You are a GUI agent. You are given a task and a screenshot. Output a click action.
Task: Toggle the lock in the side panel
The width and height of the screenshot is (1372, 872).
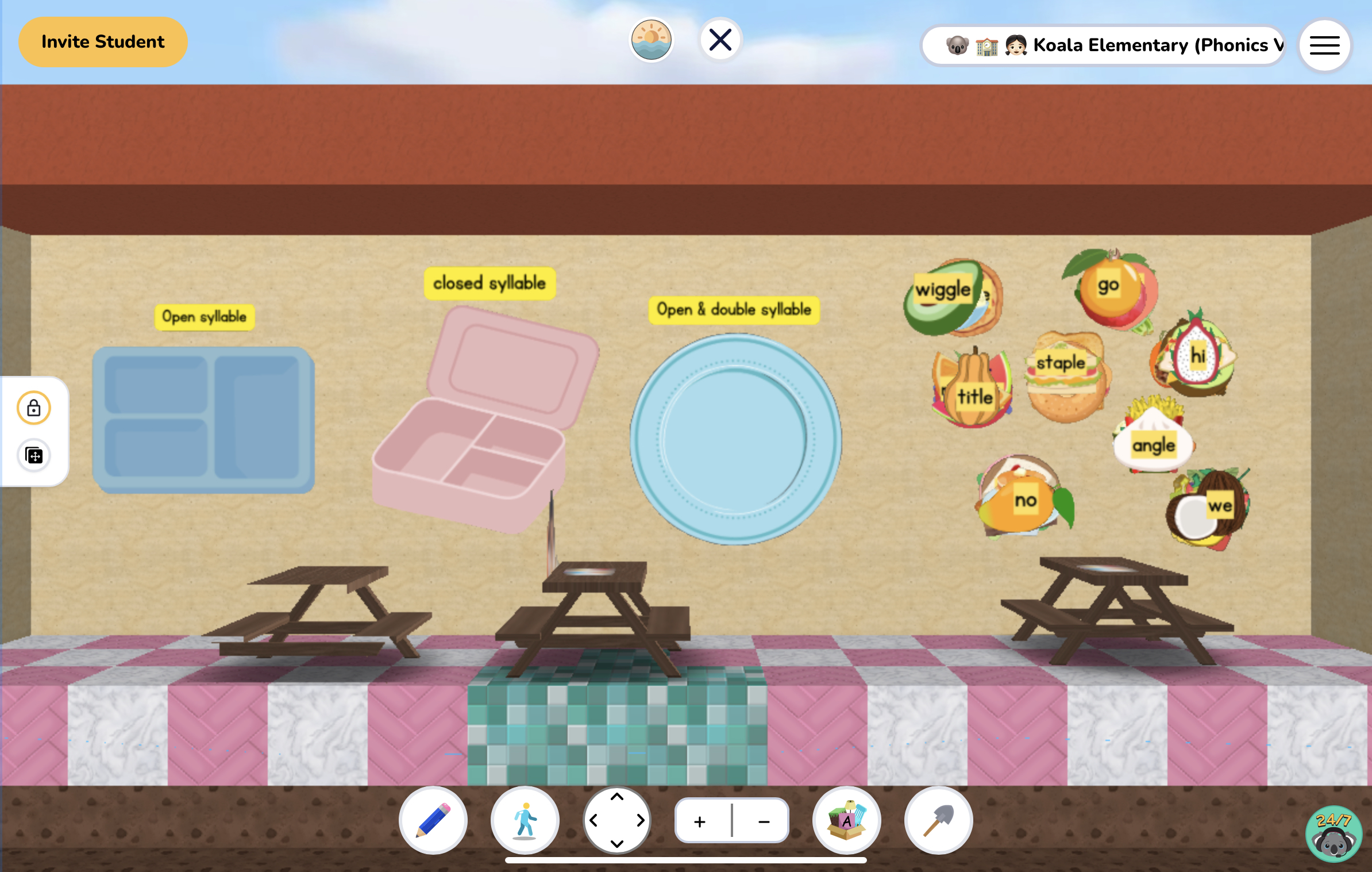coord(33,408)
